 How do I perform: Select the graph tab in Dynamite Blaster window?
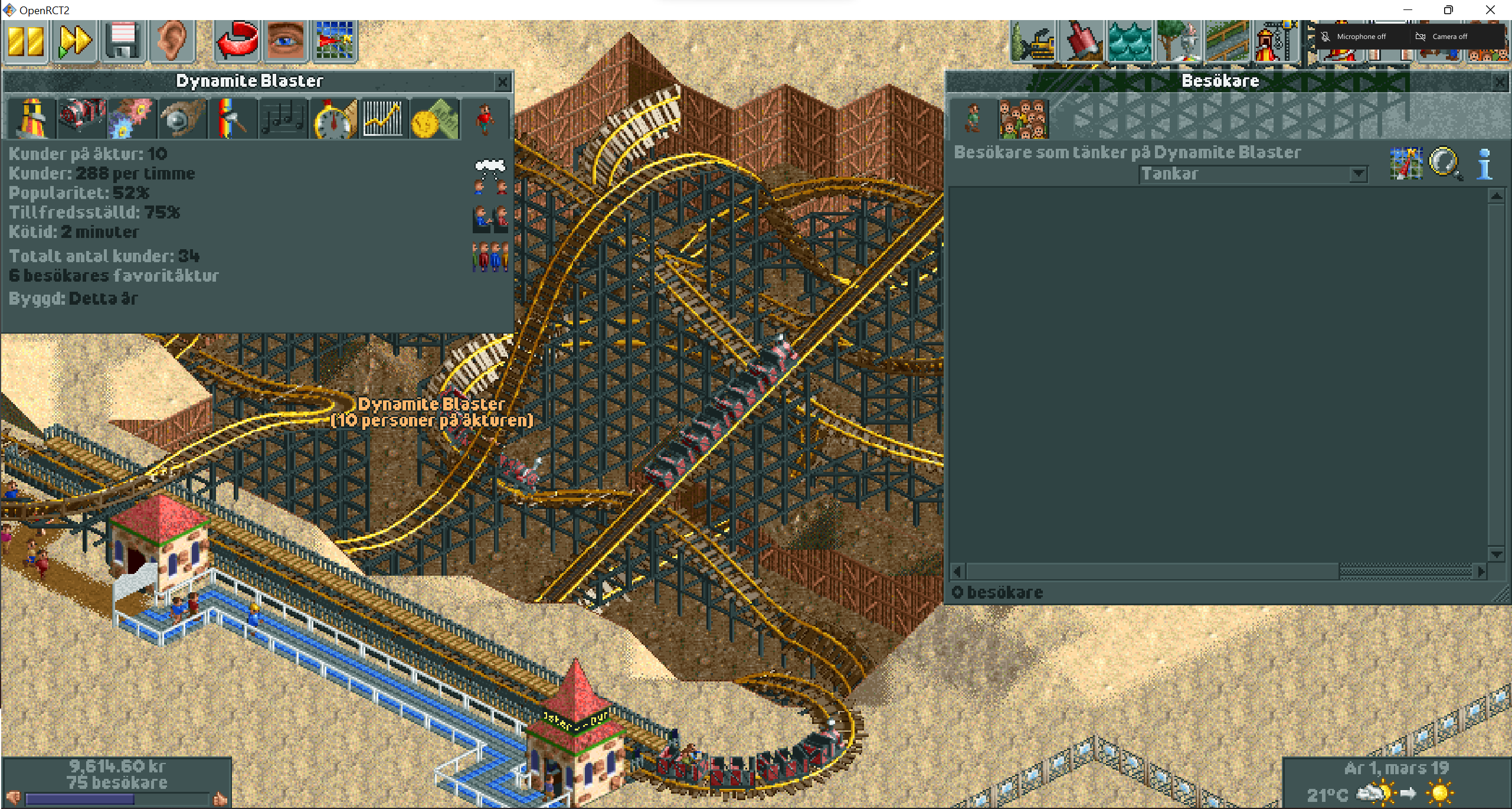click(384, 118)
